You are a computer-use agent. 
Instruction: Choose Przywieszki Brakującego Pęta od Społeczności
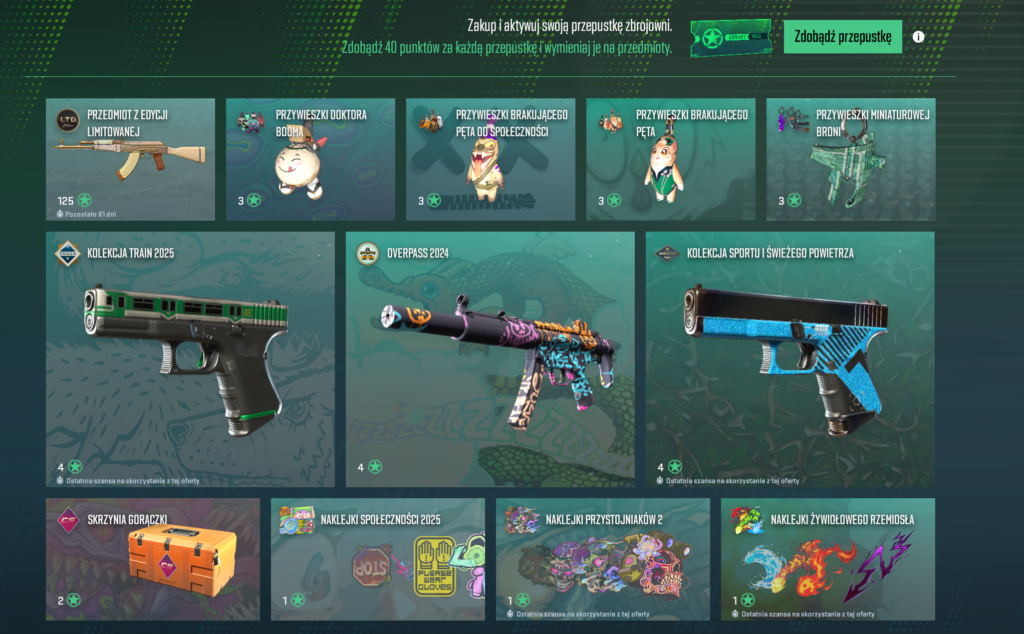point(490,159)
